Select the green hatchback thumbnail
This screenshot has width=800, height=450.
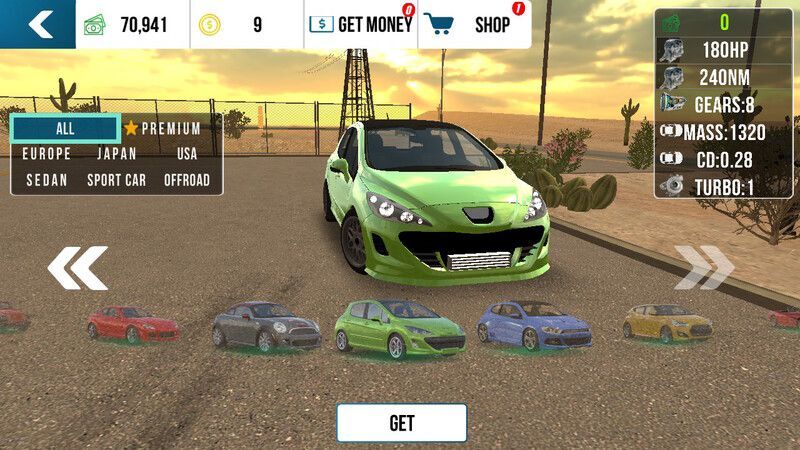pos(399,328)
